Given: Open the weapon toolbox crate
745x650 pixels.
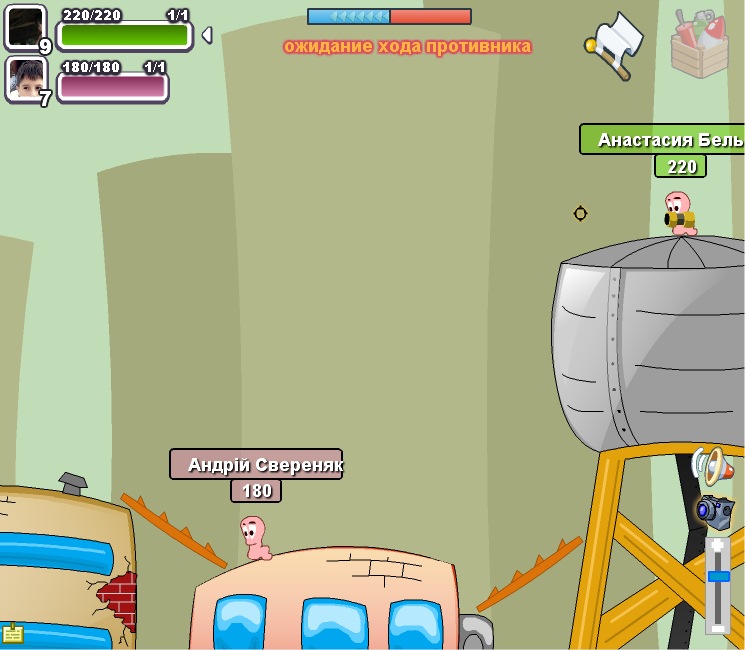Looking at the screenshot, I should 699,45.
